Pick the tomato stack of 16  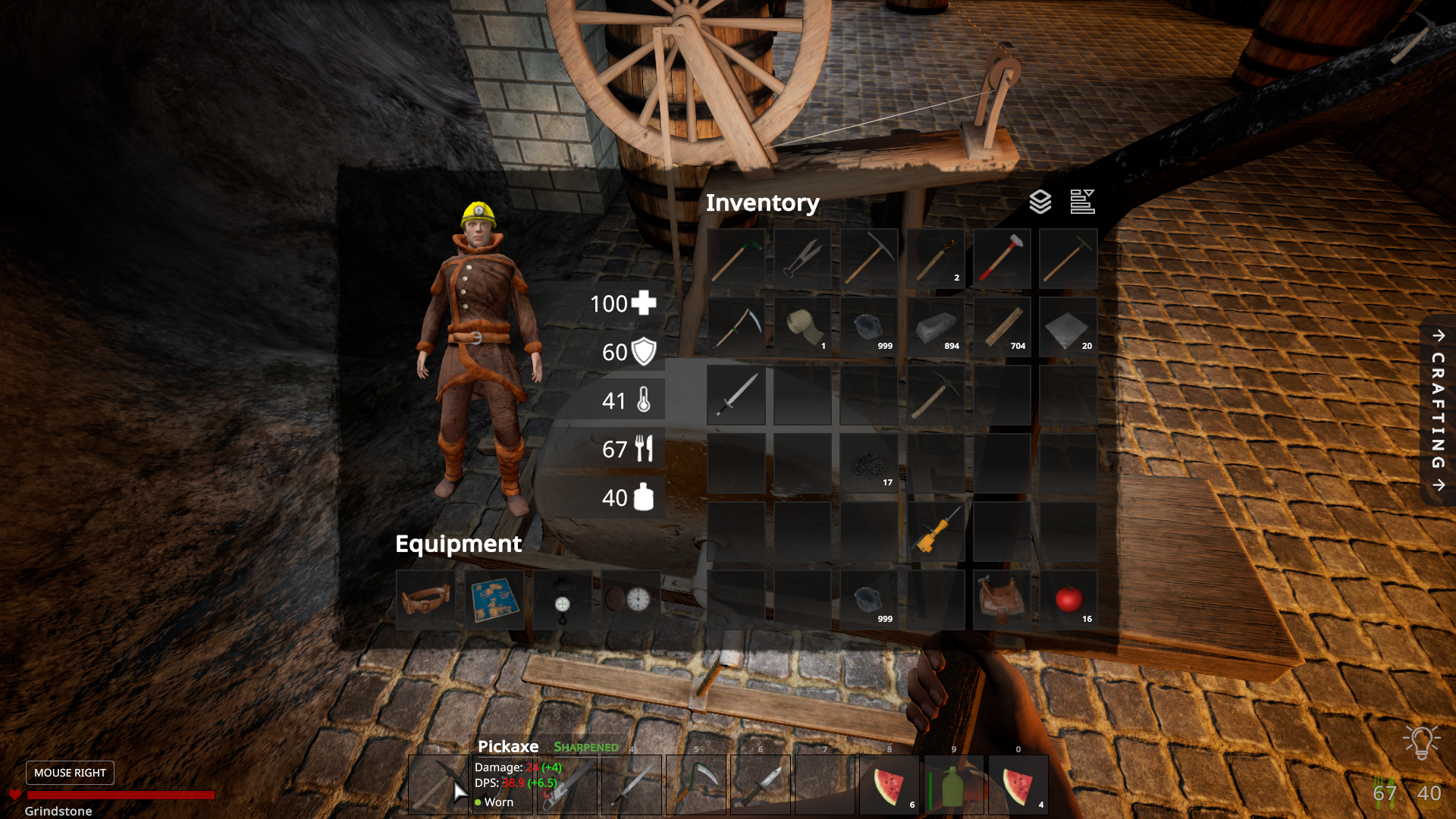tap(1068, 600)
